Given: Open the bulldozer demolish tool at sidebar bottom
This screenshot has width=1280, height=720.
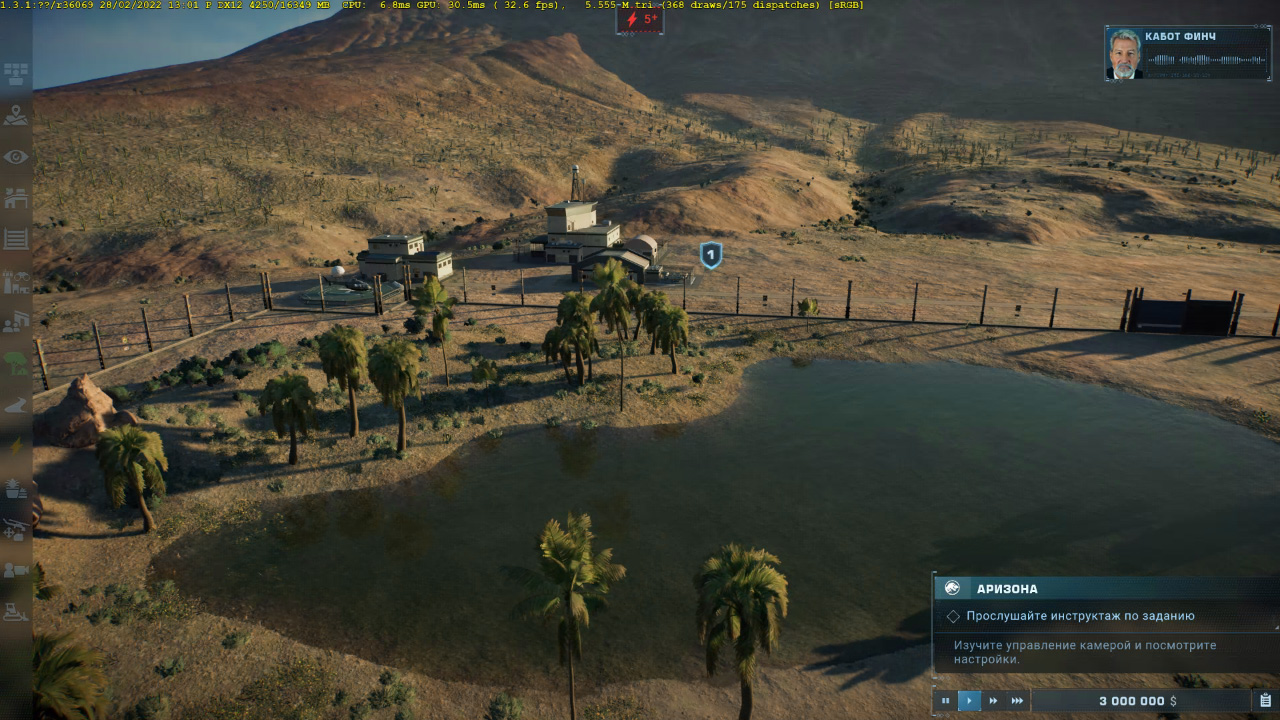Looking at the screenshot, I should pos(16,611).
